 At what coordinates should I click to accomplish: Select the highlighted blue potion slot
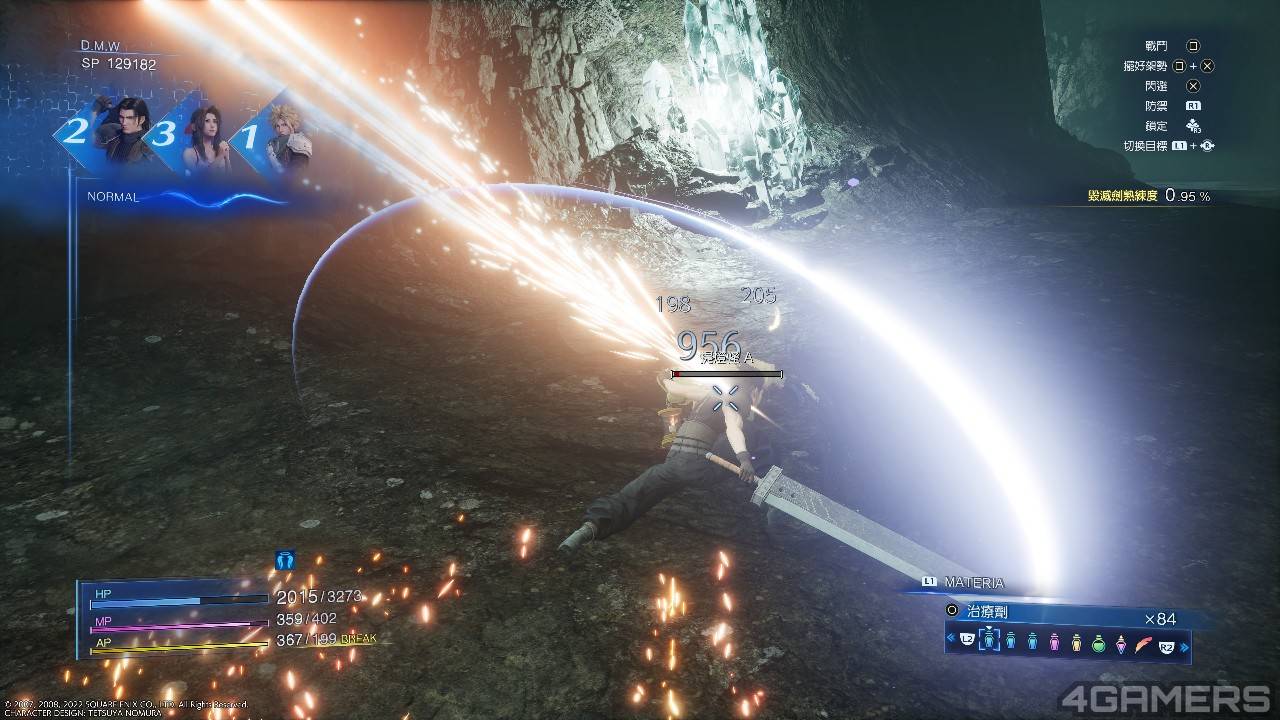tap(990, 640)
